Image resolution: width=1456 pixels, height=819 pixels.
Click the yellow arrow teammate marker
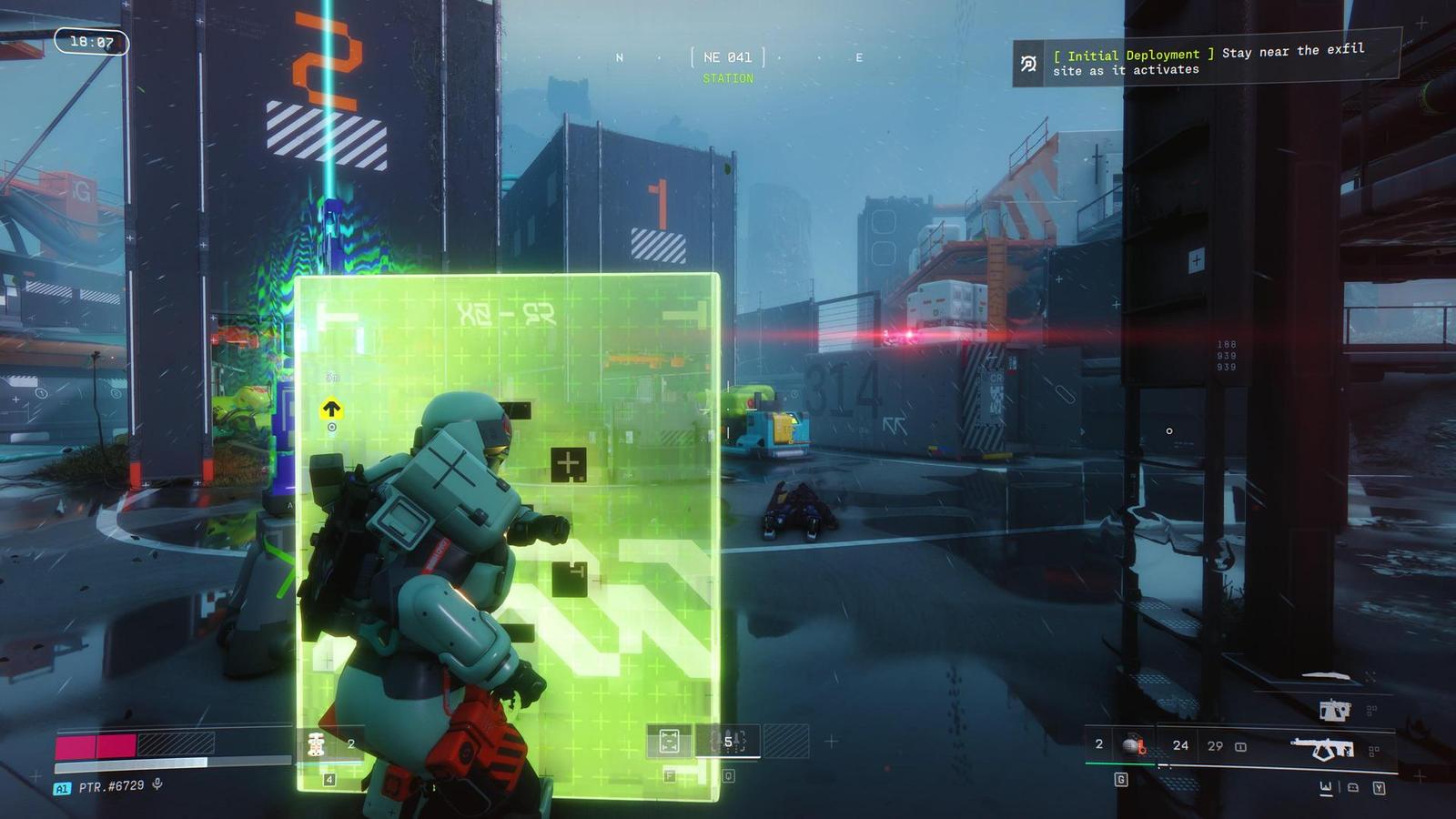331,409
